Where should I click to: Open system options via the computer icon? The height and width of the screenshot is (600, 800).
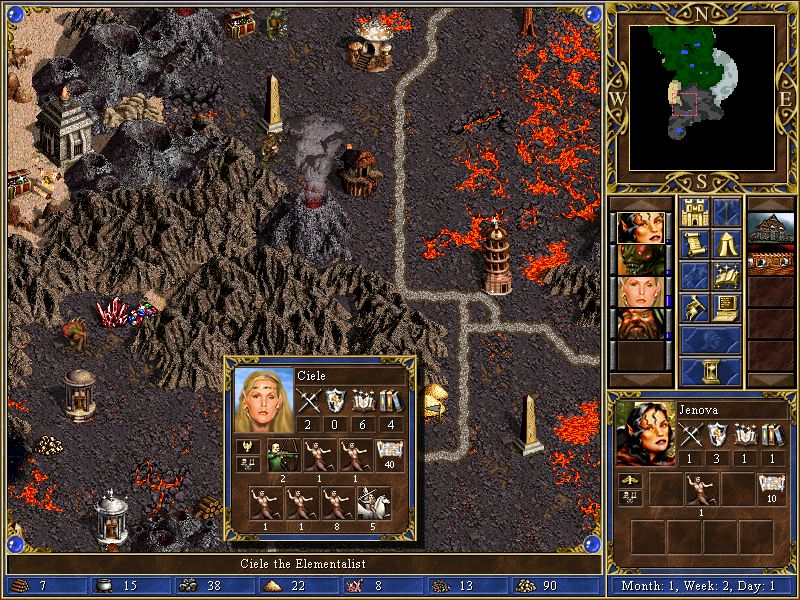tap(727, 307)
